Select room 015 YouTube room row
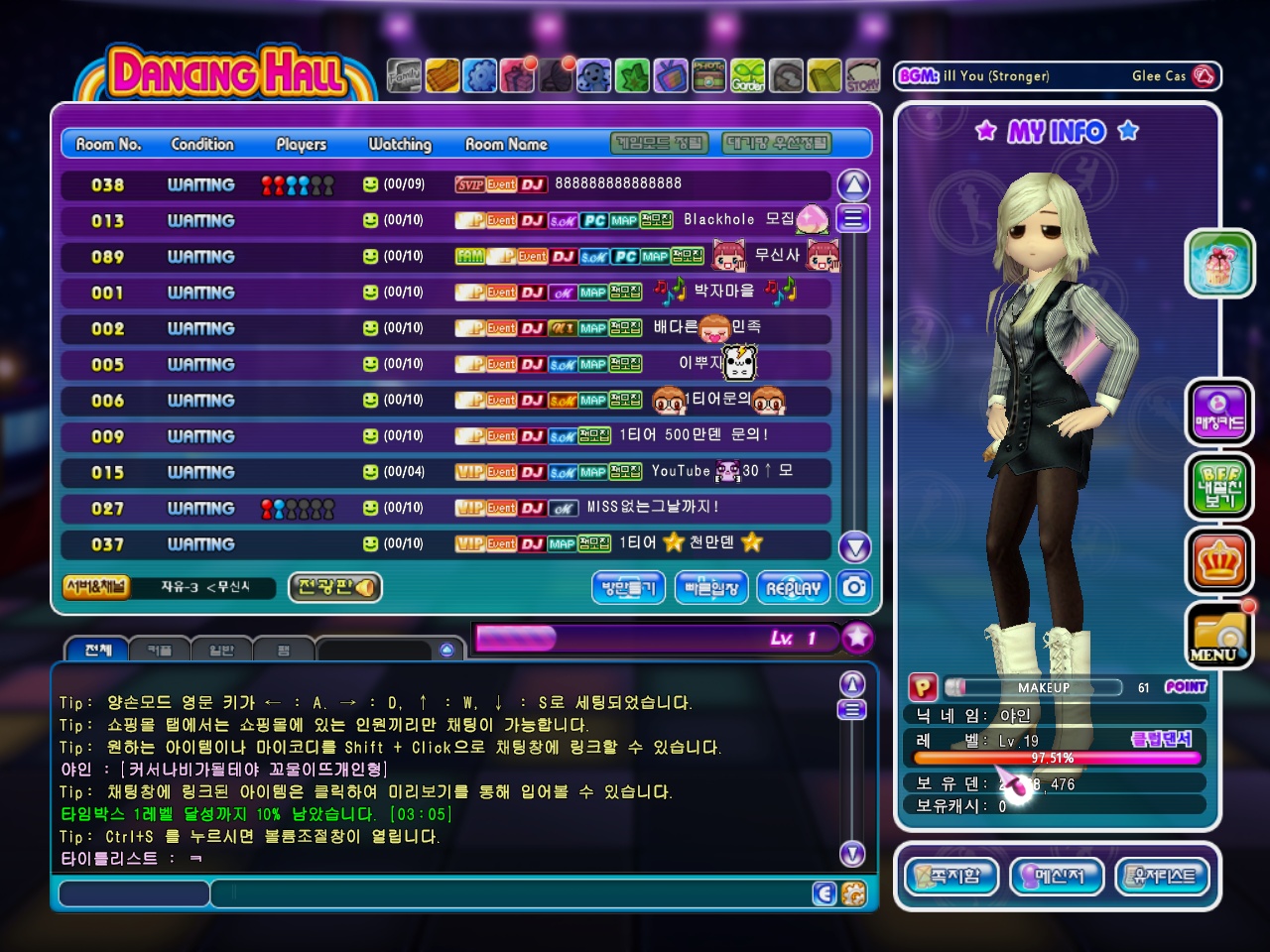1270x952 pixels. tap(446, 472)
